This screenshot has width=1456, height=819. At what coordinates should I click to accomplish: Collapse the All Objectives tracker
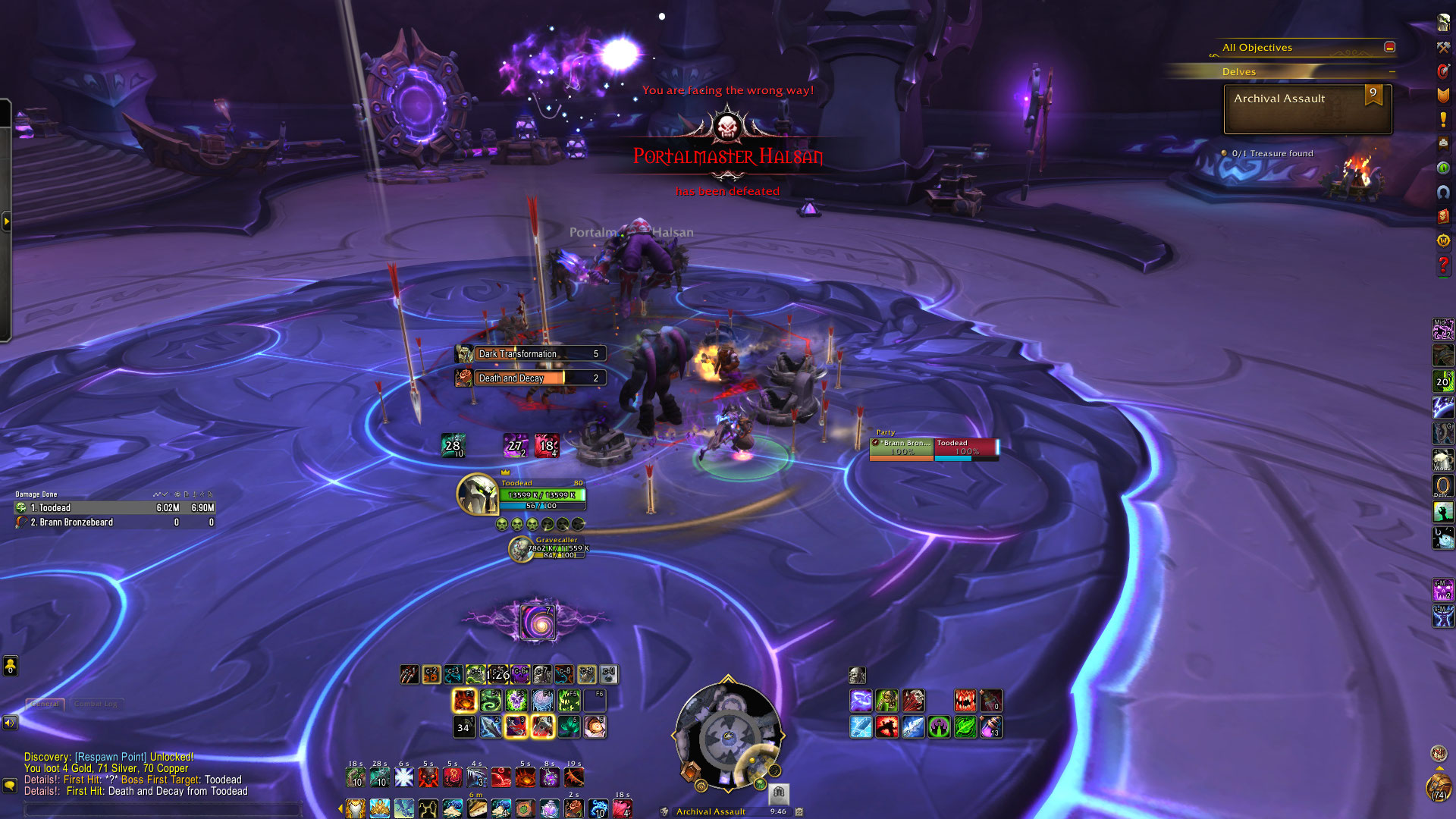click(1389, 47)
